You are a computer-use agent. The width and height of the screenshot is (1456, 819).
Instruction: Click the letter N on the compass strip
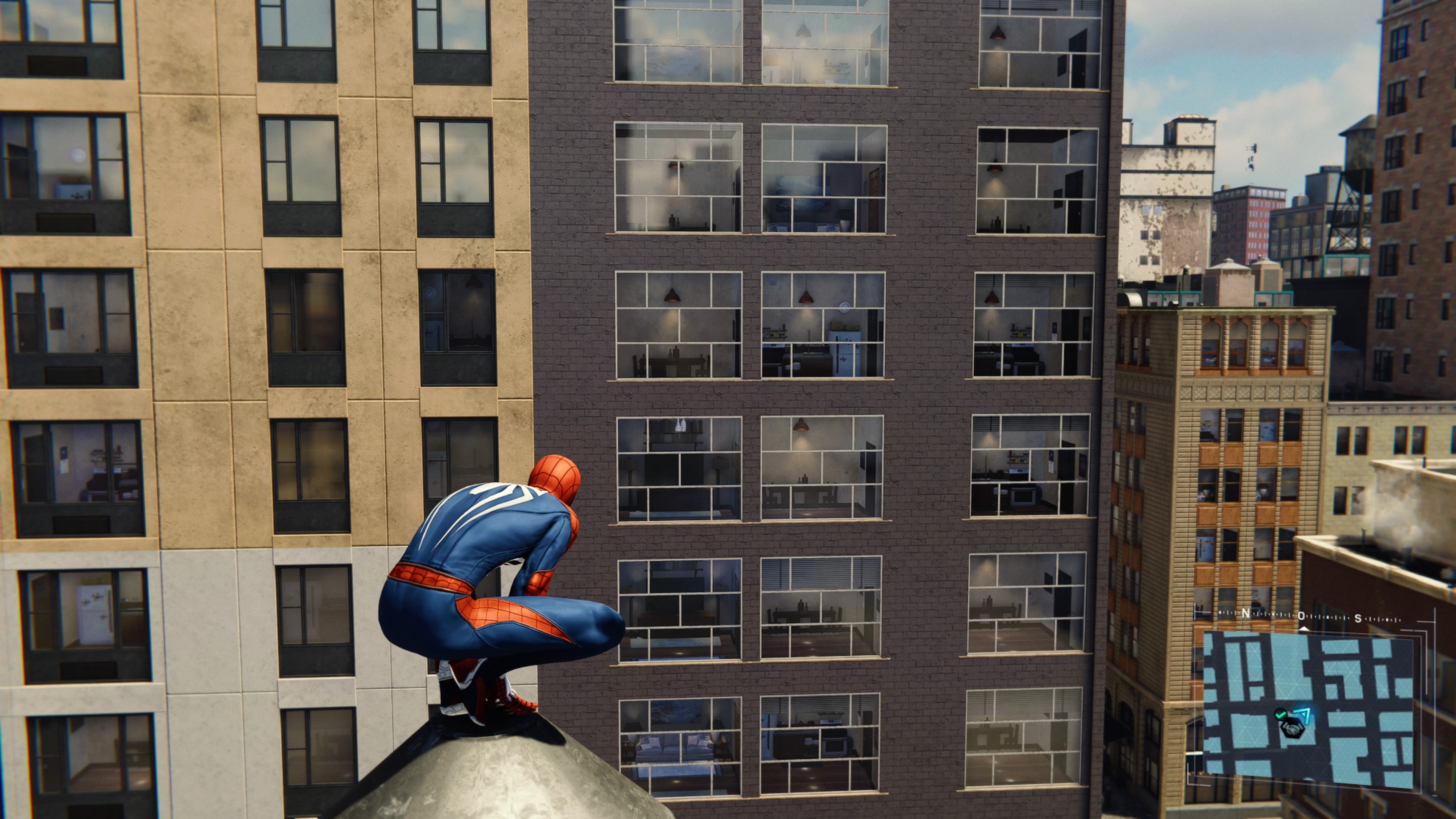pyautogui.click(x=1246, y=613)
